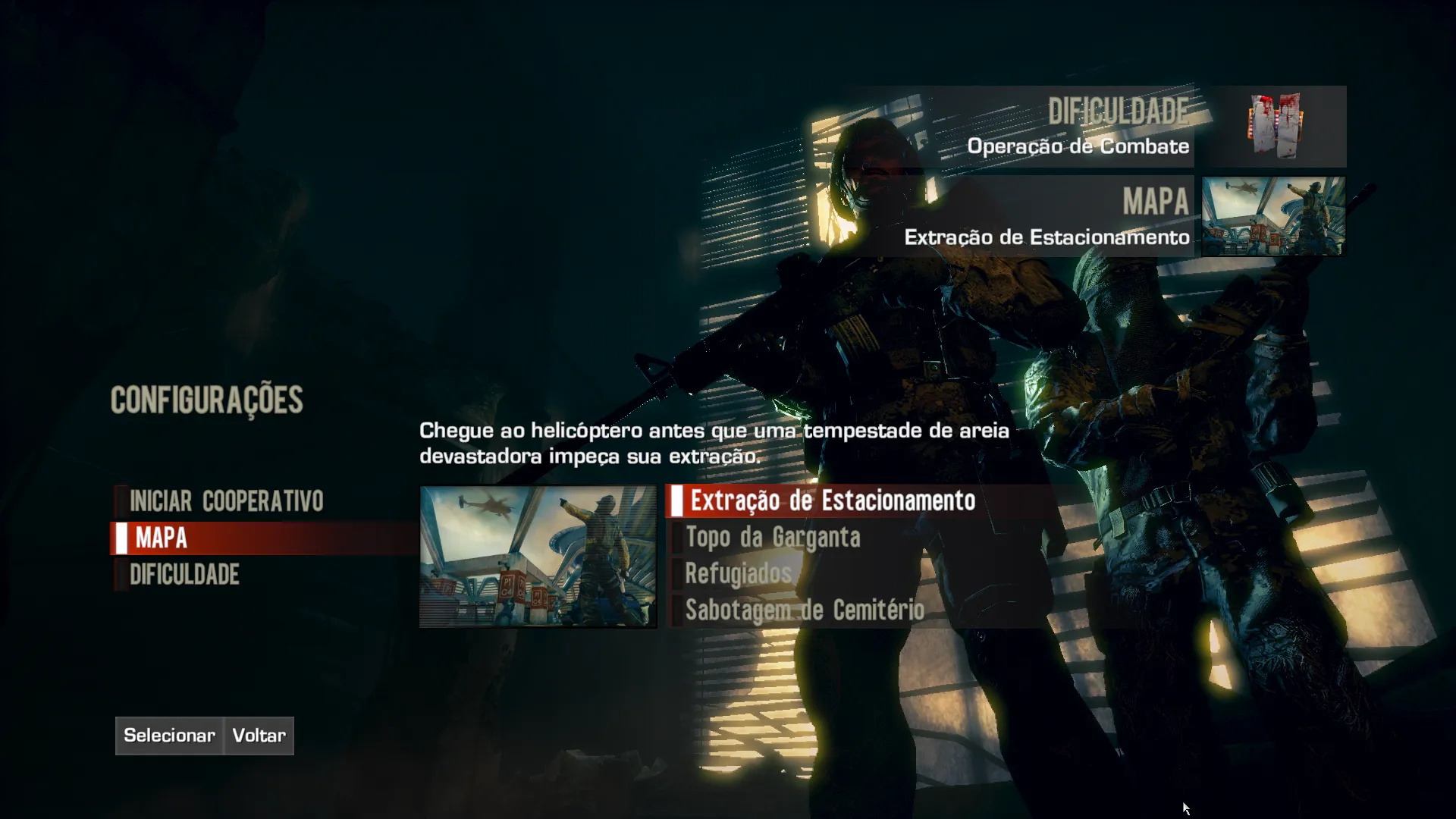The height and width of the screenshot is (819, 1456).
Task: Select the Sabotagem de Cemitério map
Action: (x=805, y=610)
